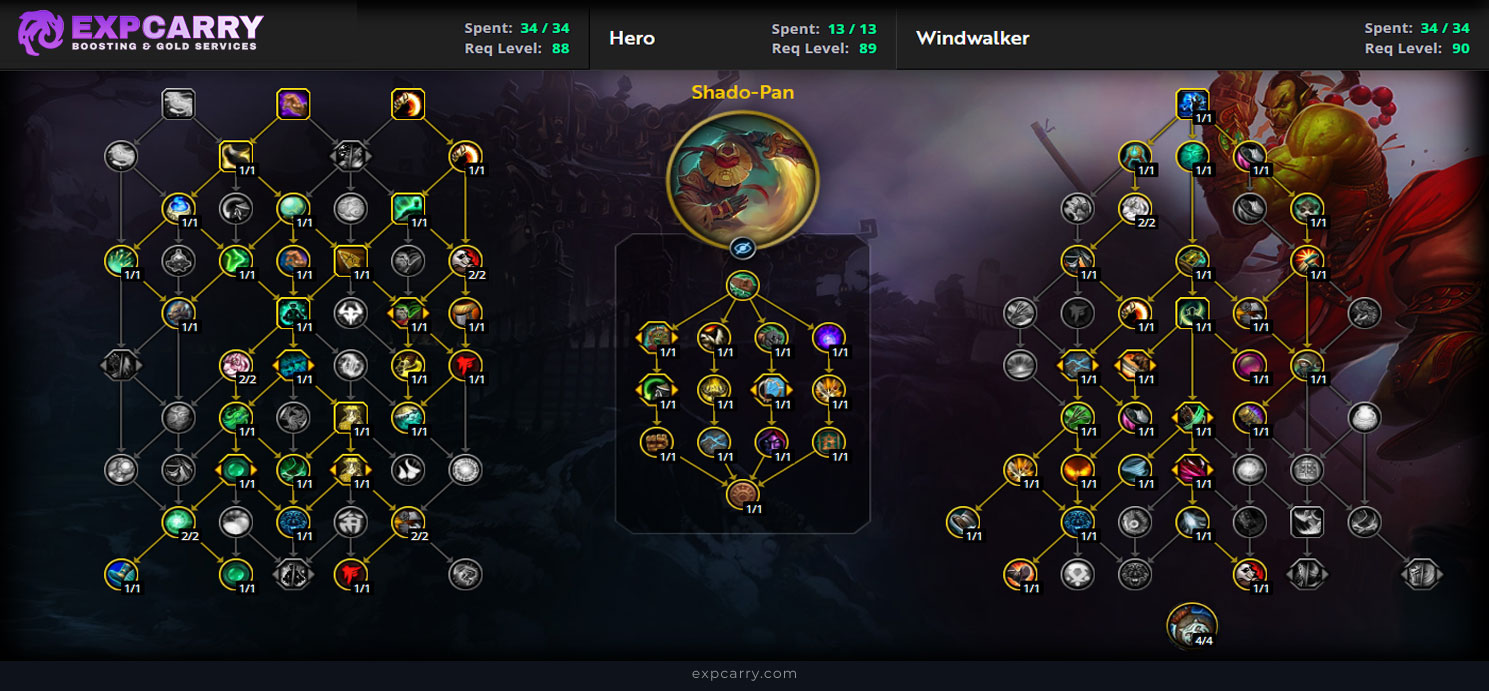Choose the bronze disc capstone hero talent
The width and height of the screenshot is (1489, 691).
pyautogui.click(x=742, y=493)
